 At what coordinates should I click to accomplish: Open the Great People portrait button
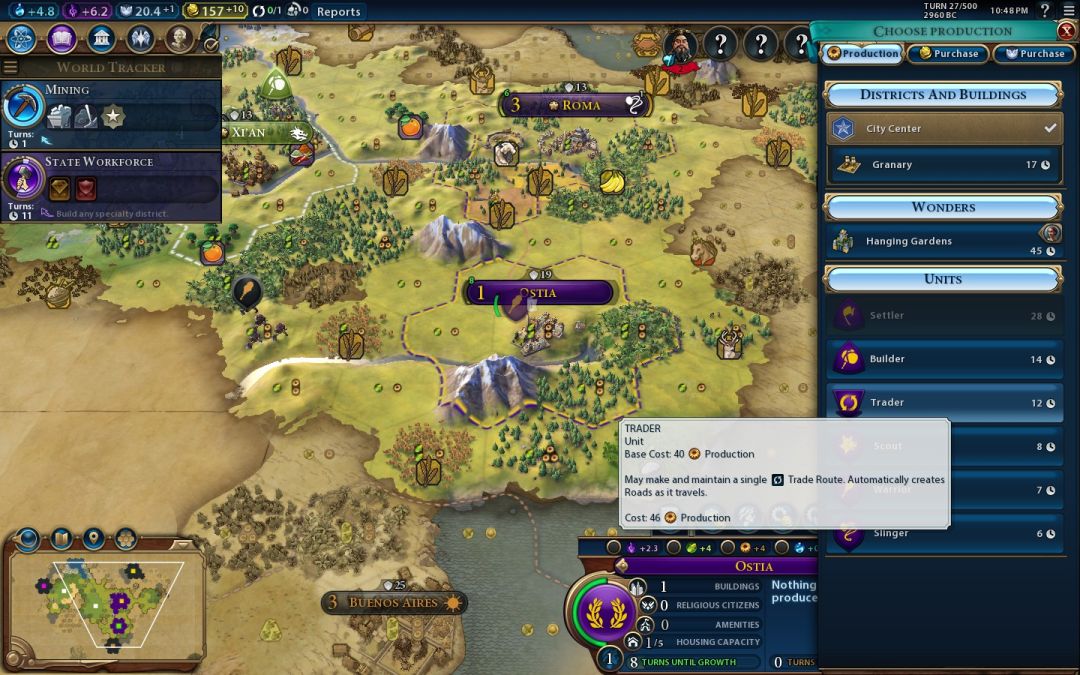coord(179,39)
